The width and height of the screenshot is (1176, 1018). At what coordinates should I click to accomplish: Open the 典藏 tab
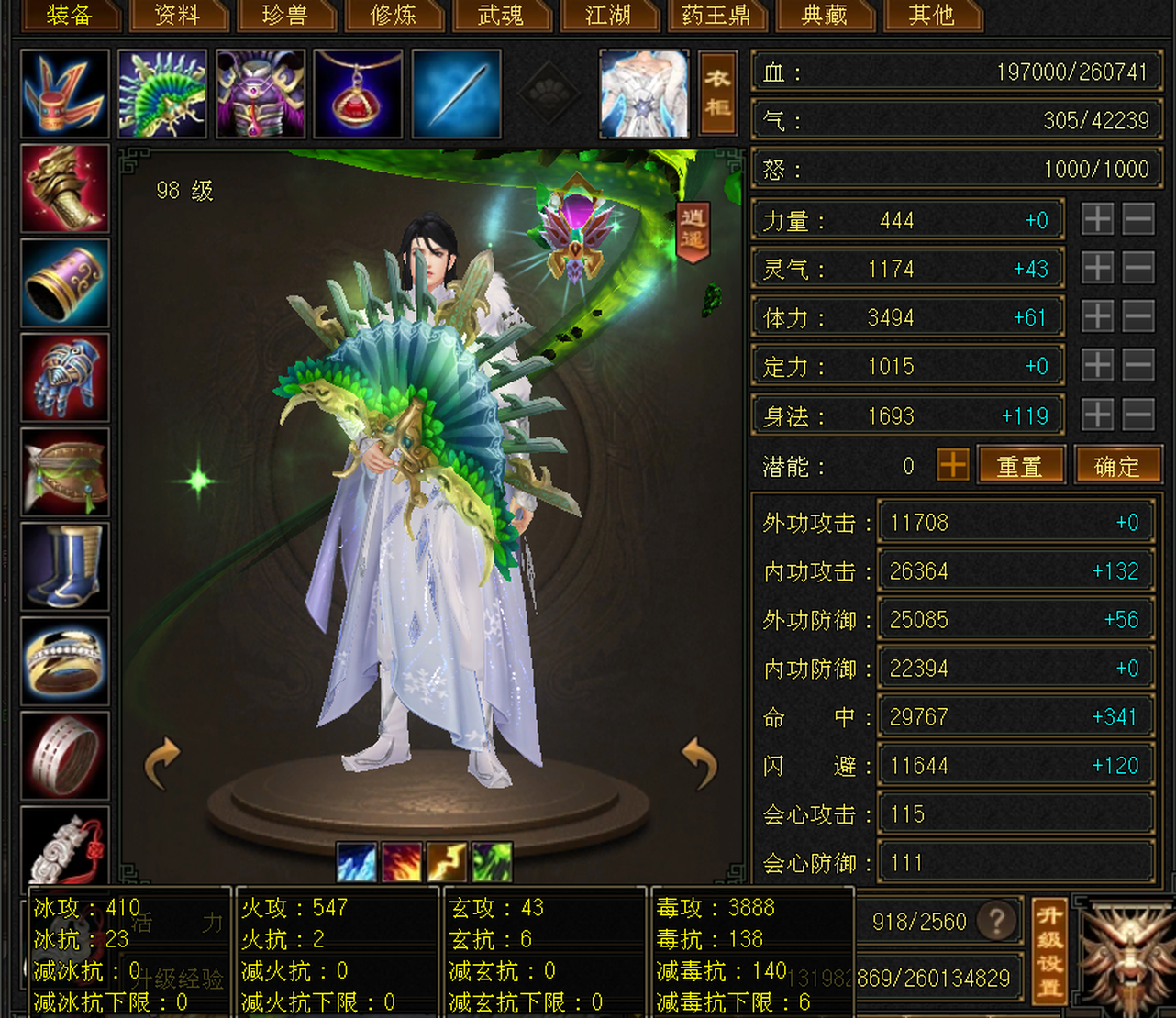pyautogui.click(x=824, y=16)
